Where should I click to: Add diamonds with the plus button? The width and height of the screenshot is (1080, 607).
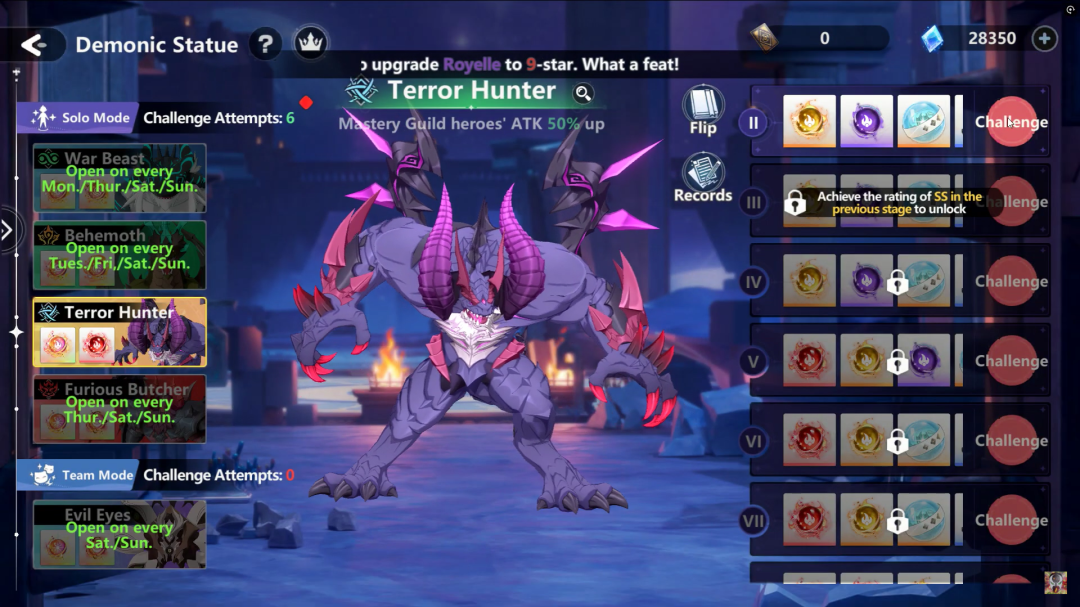click(1043, 39)
